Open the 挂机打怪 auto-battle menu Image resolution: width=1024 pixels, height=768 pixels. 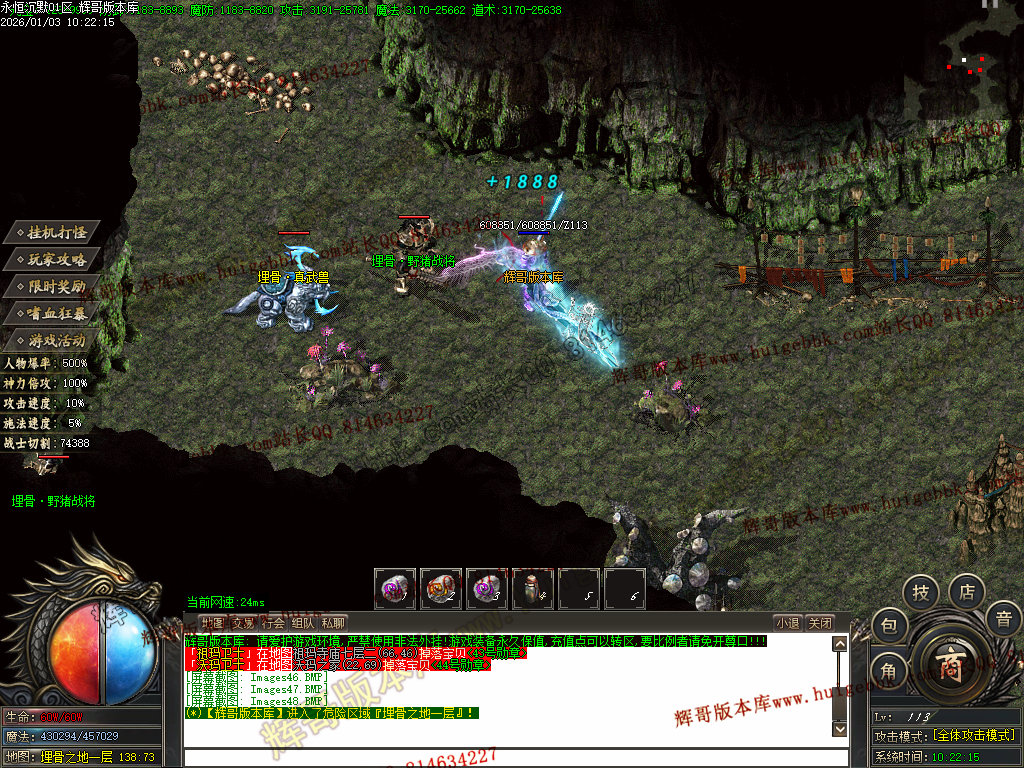point(58,232)
